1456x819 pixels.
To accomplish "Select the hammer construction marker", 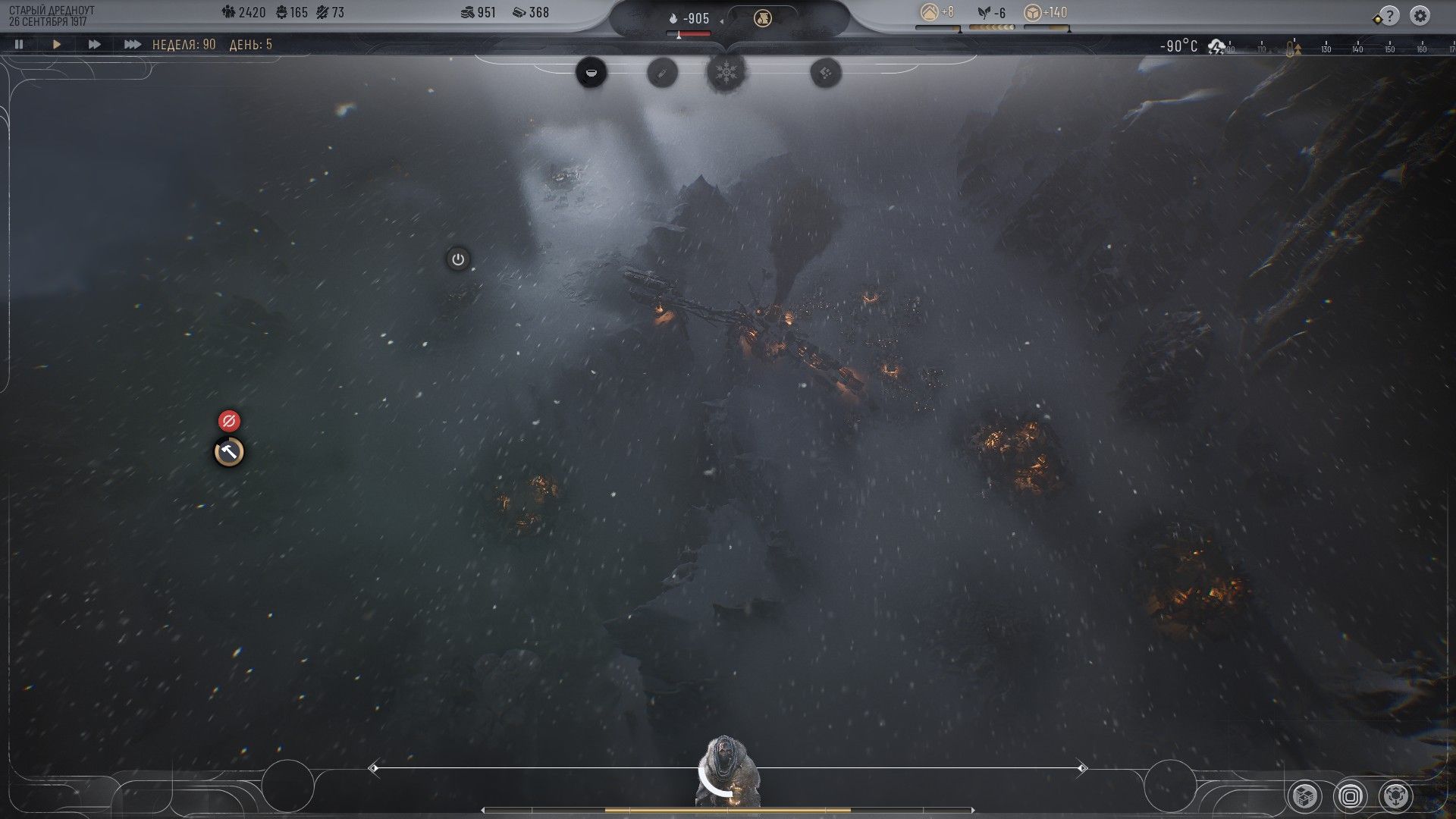I will [229, 453].
